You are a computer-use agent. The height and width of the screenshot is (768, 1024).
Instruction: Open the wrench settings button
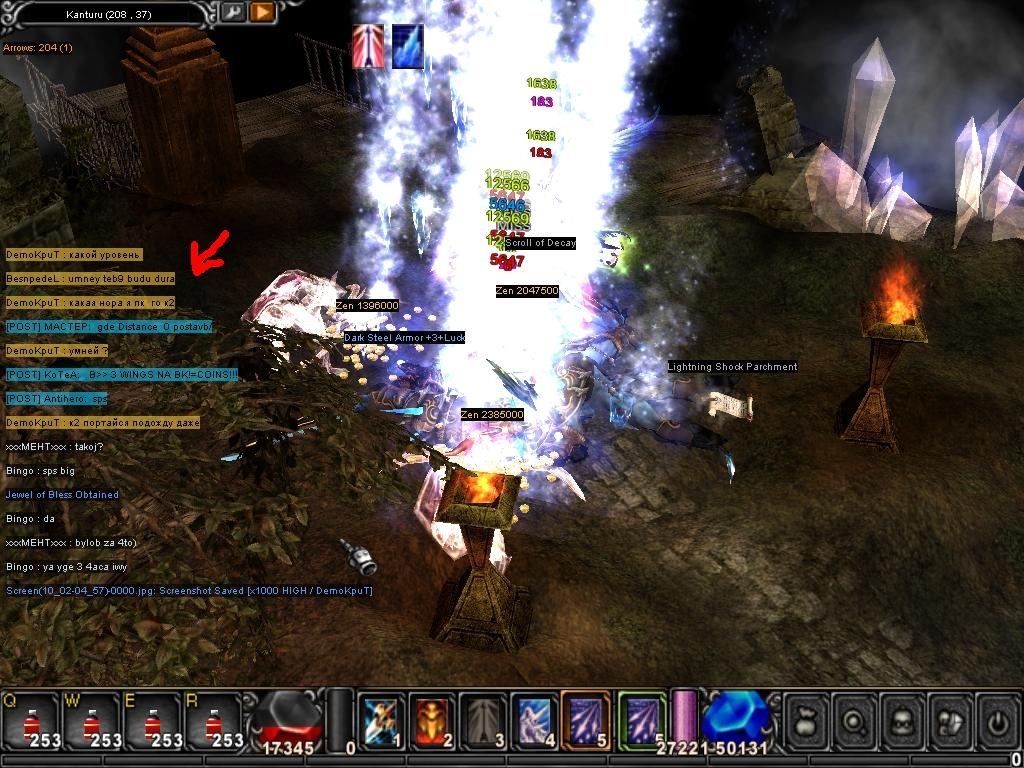[233, 13]
